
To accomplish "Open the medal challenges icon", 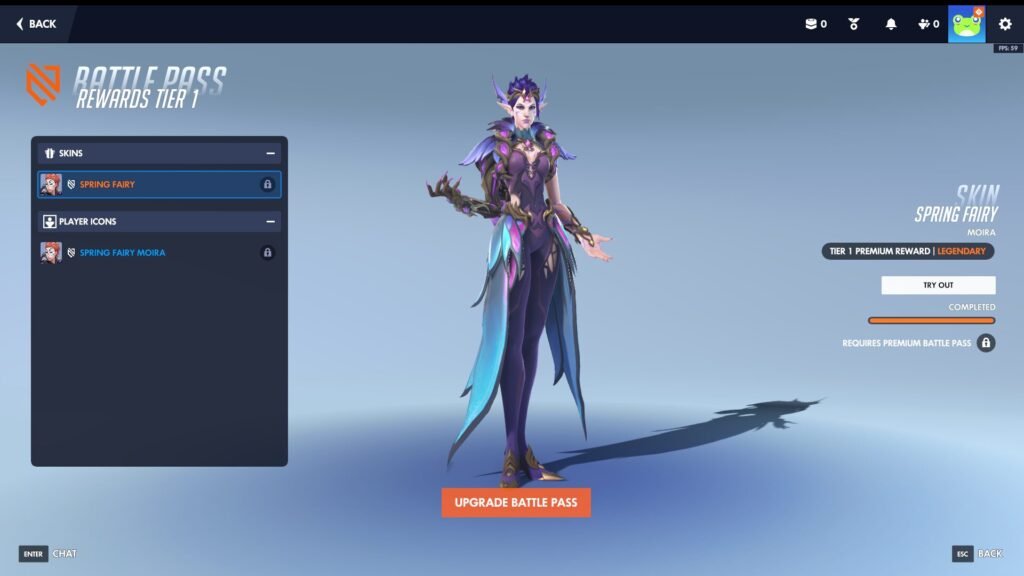I will click(x=854, y=24).
